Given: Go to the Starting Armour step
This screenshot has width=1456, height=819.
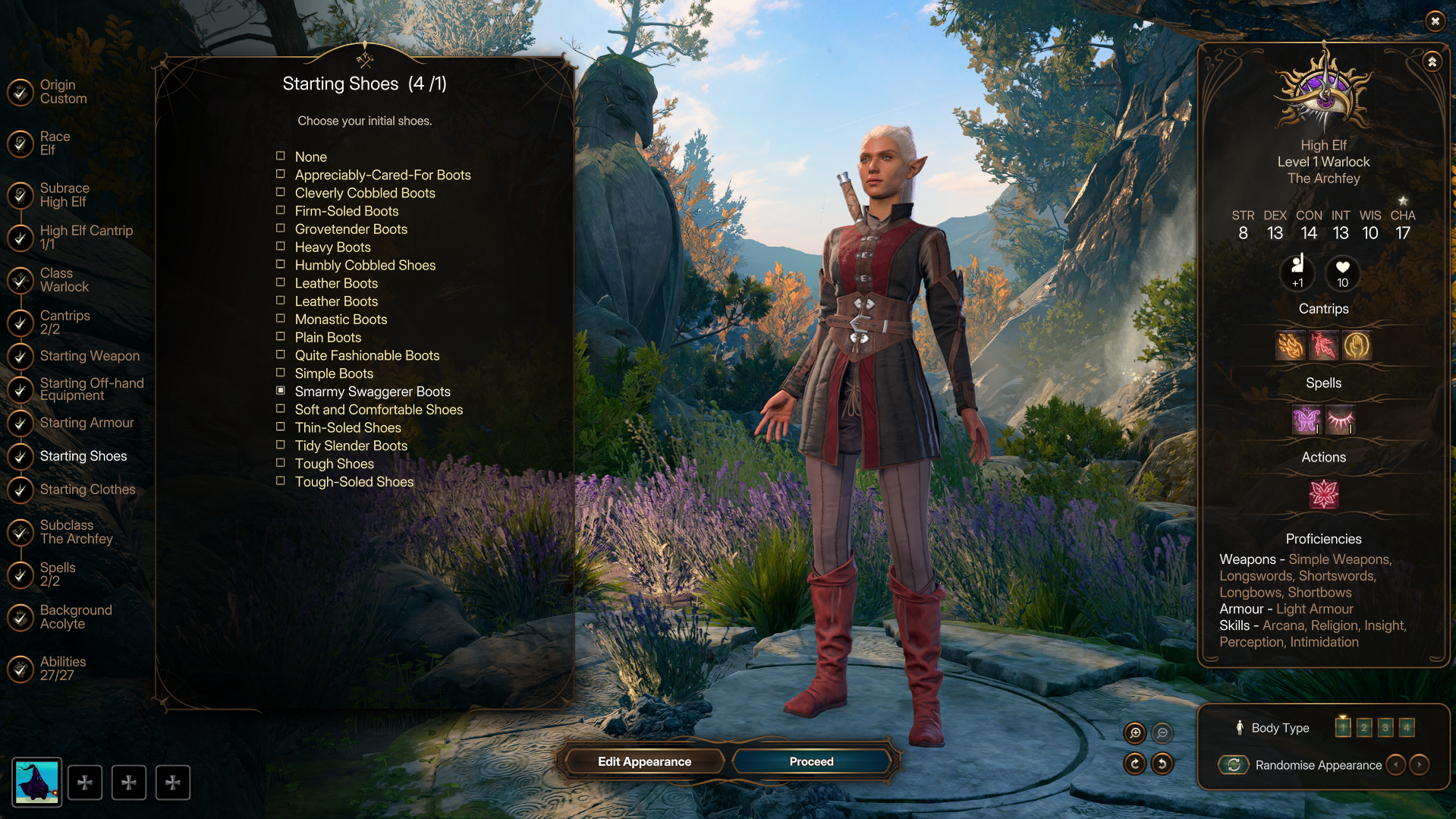Looking at the screenshot, I should [86, 423].
